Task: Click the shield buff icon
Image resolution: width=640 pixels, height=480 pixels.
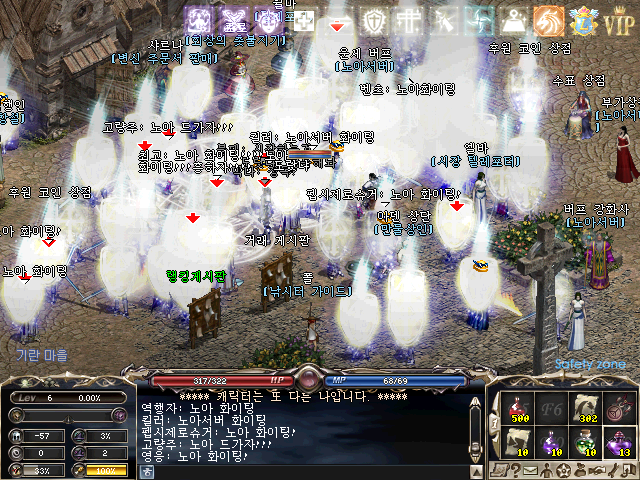Action: click(378, 19)
